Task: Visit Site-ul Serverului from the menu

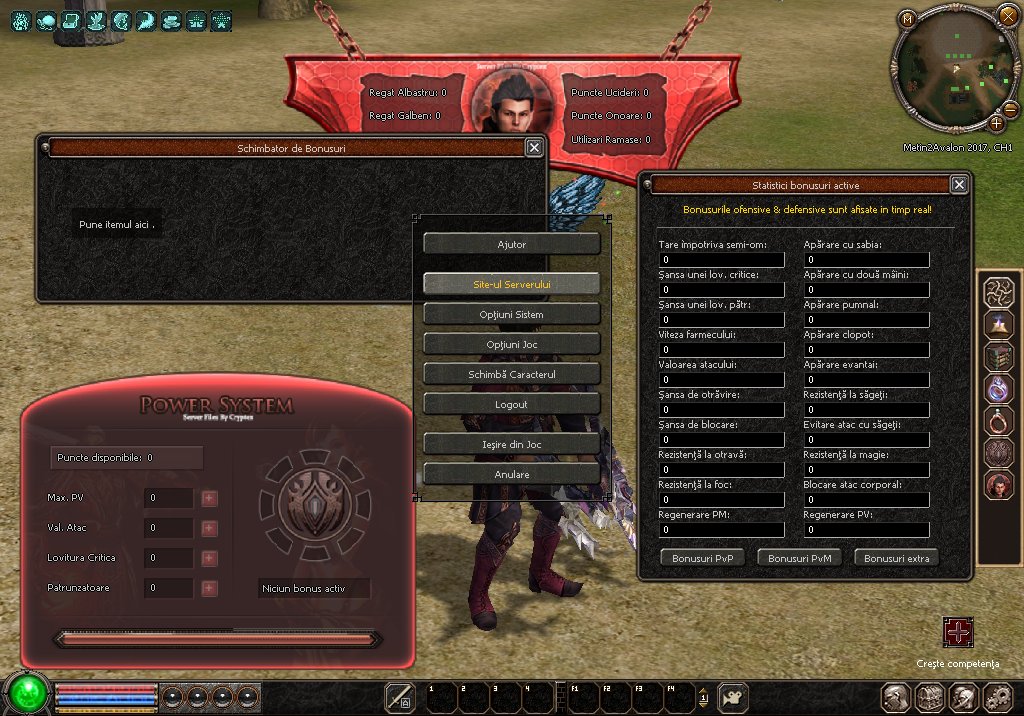Action: click(x=511, y=284)
